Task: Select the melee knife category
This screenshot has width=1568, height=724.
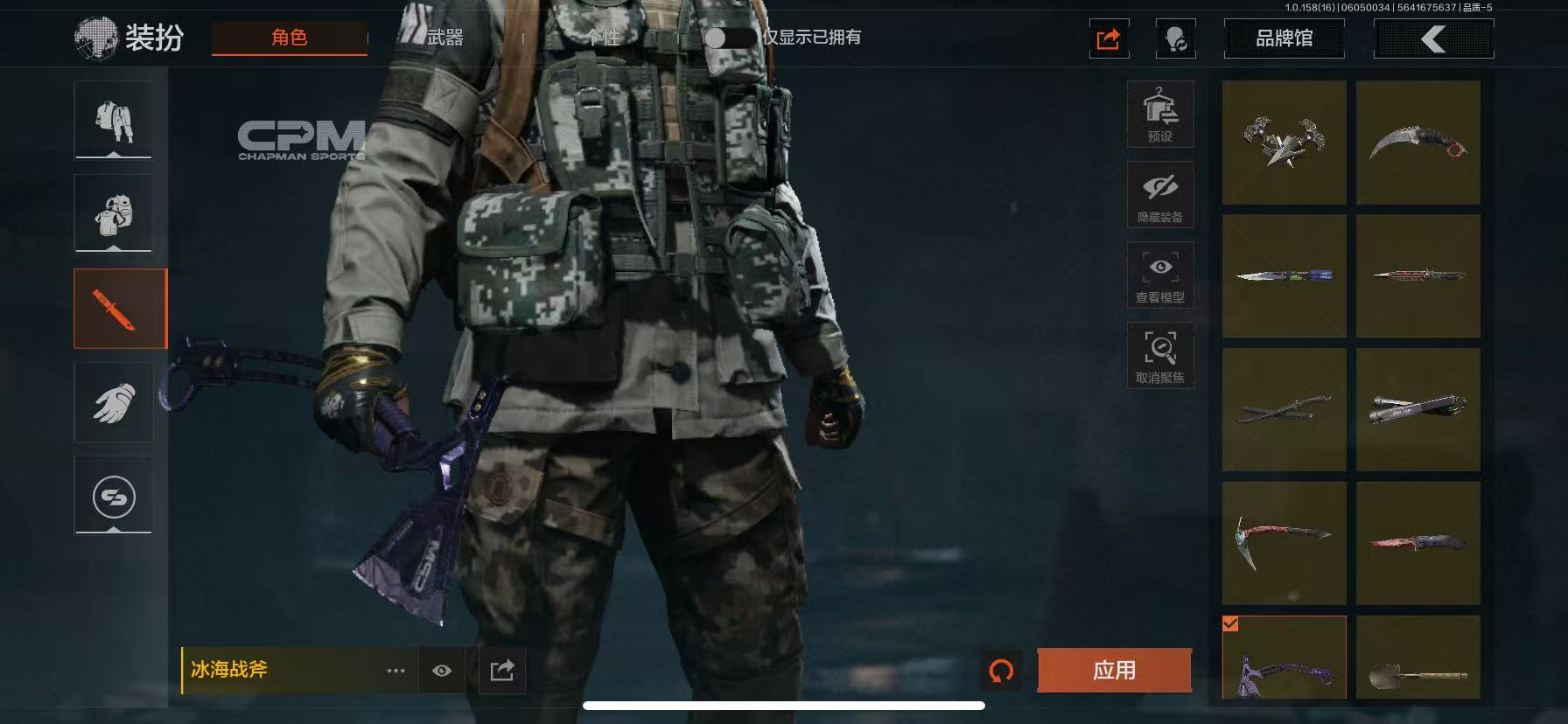Action: tap(120, 309)
